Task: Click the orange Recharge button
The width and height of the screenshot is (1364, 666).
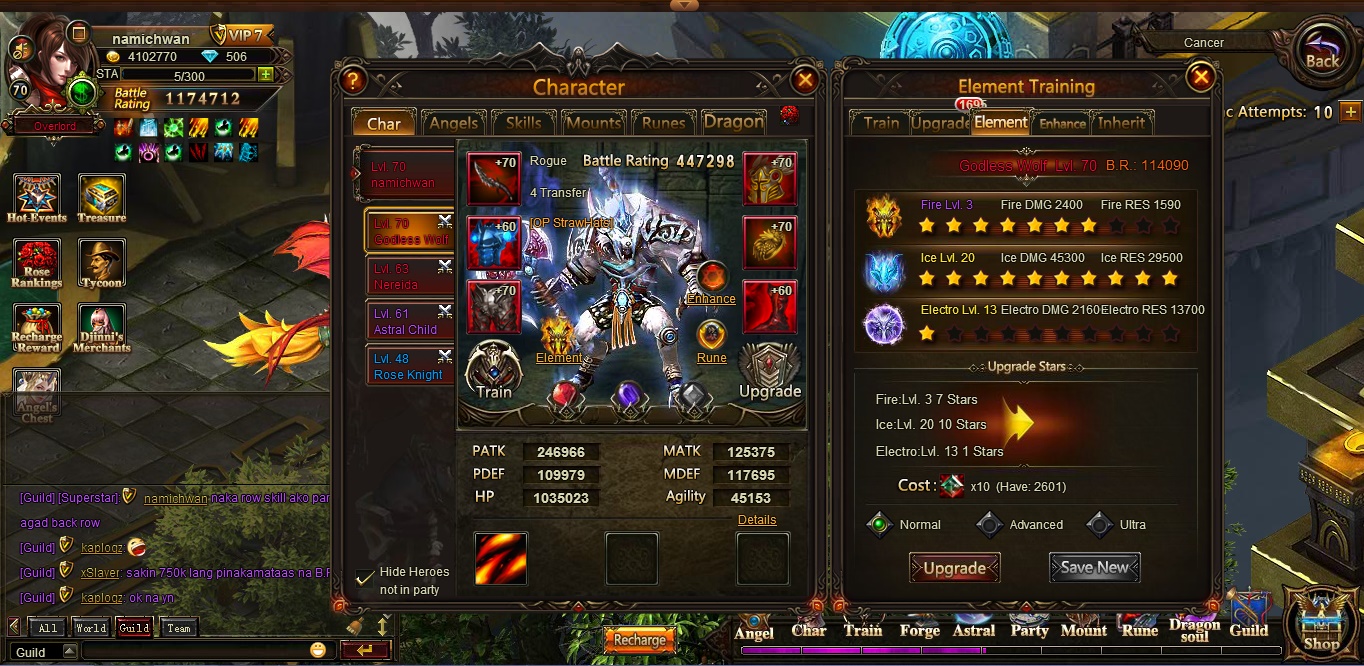Action: (639, 640)
